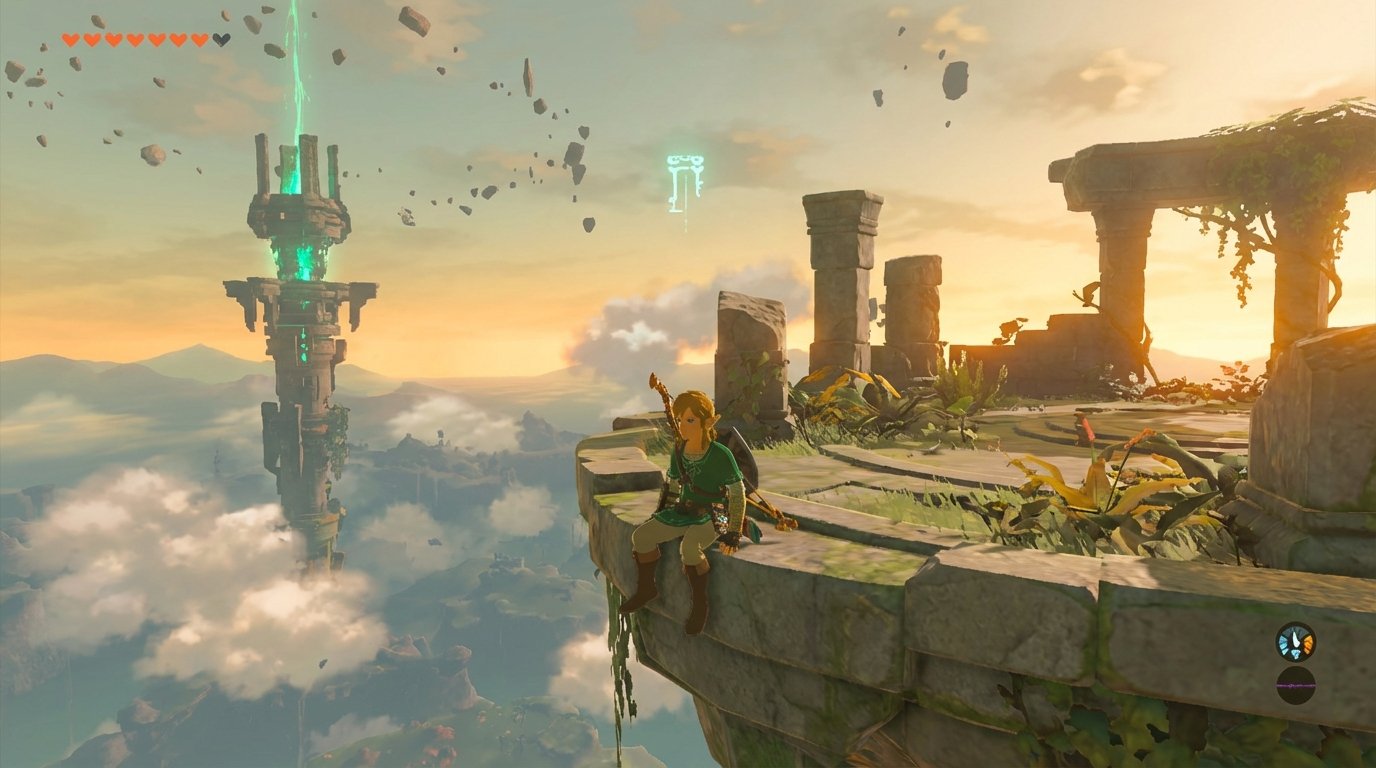Select the blue cold segment of the temperature gauge
This screenshot has width=1376, height=768.
tap(1284, 643)
